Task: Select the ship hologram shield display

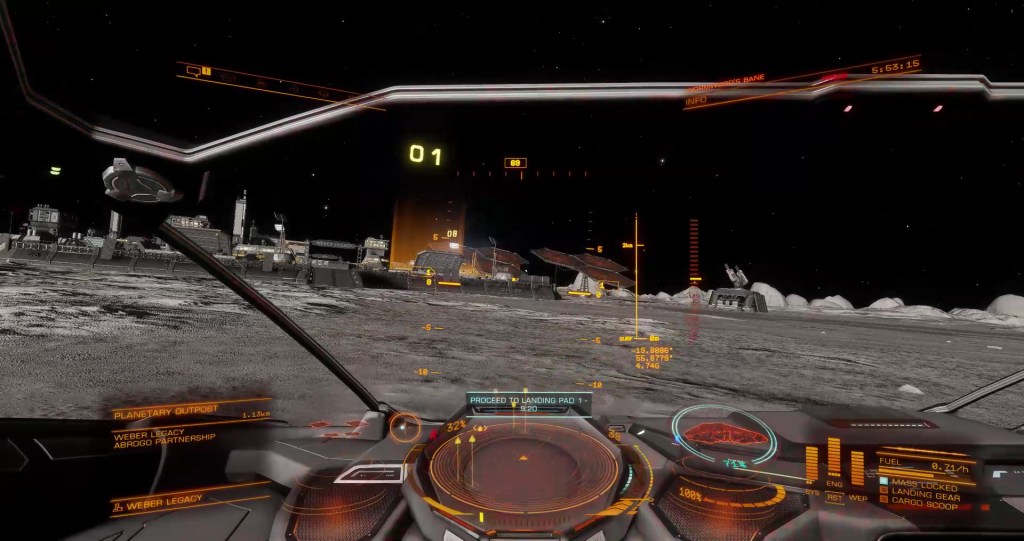Action: 723,434
